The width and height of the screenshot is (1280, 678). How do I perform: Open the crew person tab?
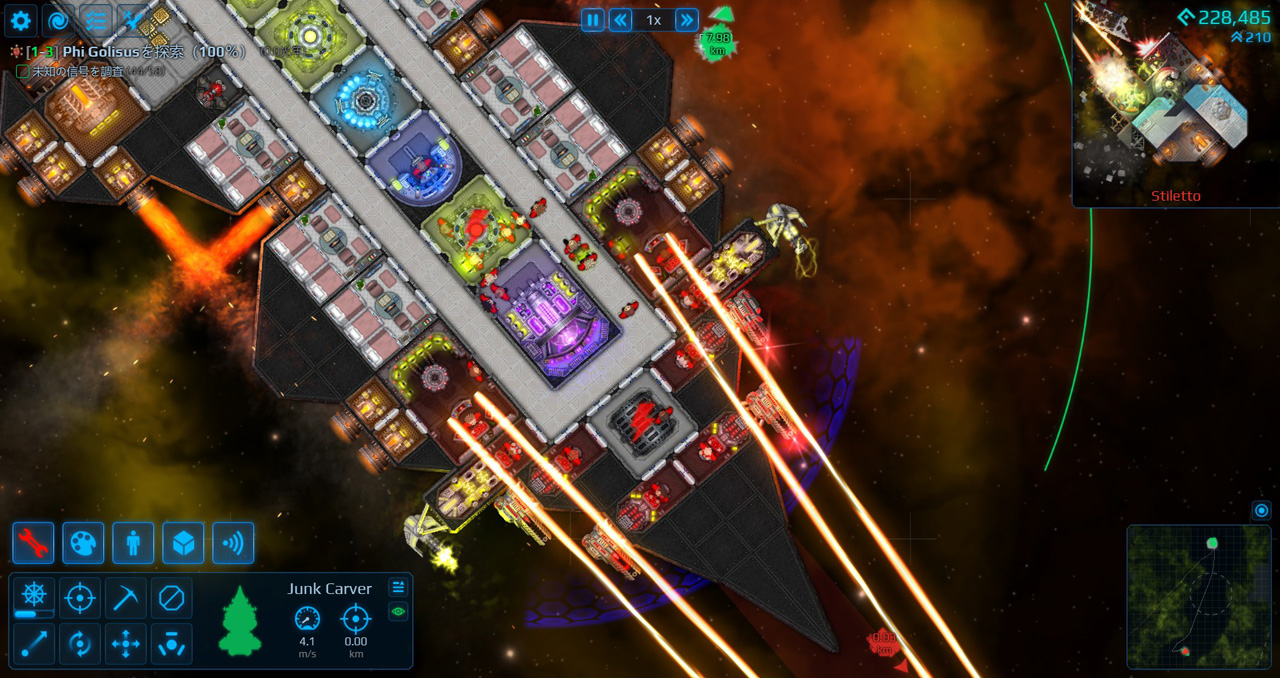tap(133, 543)
